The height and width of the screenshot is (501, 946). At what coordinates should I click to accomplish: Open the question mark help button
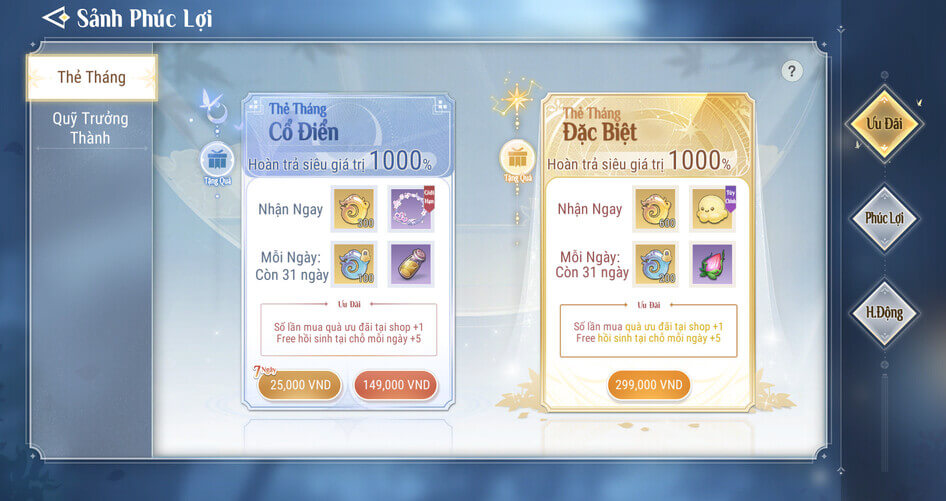click(x=792, y=71)
